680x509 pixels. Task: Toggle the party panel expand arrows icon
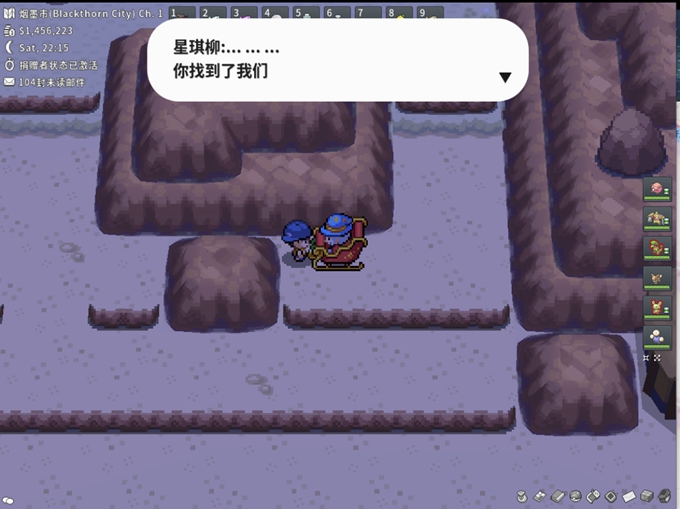pyautogui.click(x=651, y=358)
